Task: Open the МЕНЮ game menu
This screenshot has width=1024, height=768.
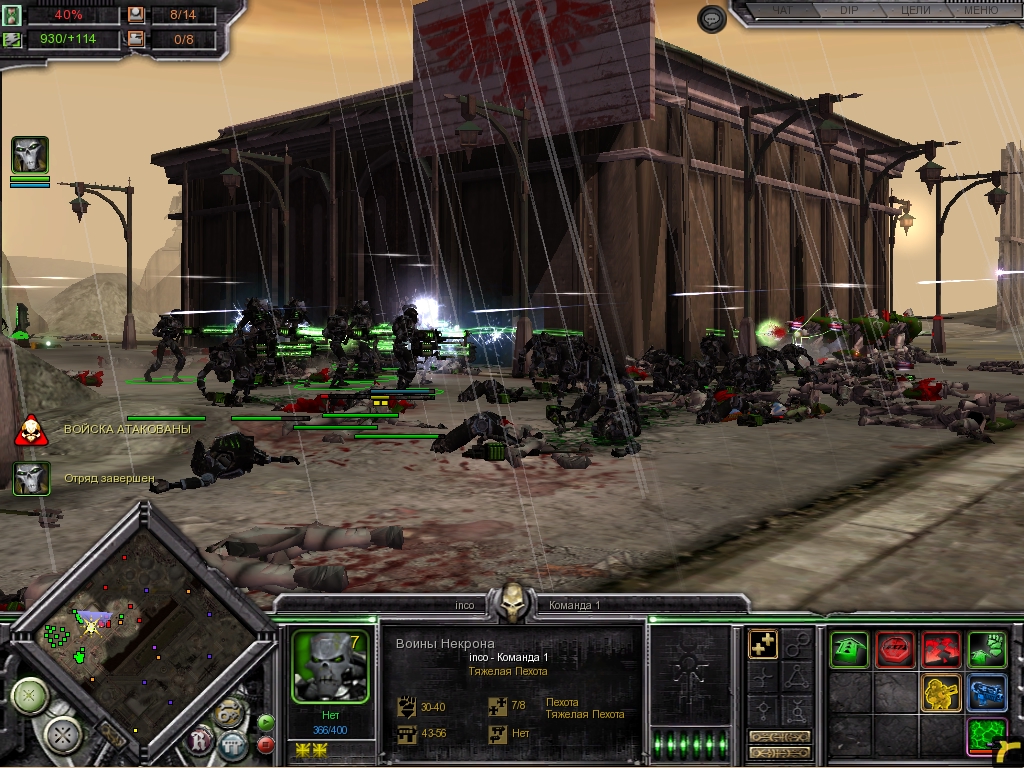Action: tap(979, 11)
